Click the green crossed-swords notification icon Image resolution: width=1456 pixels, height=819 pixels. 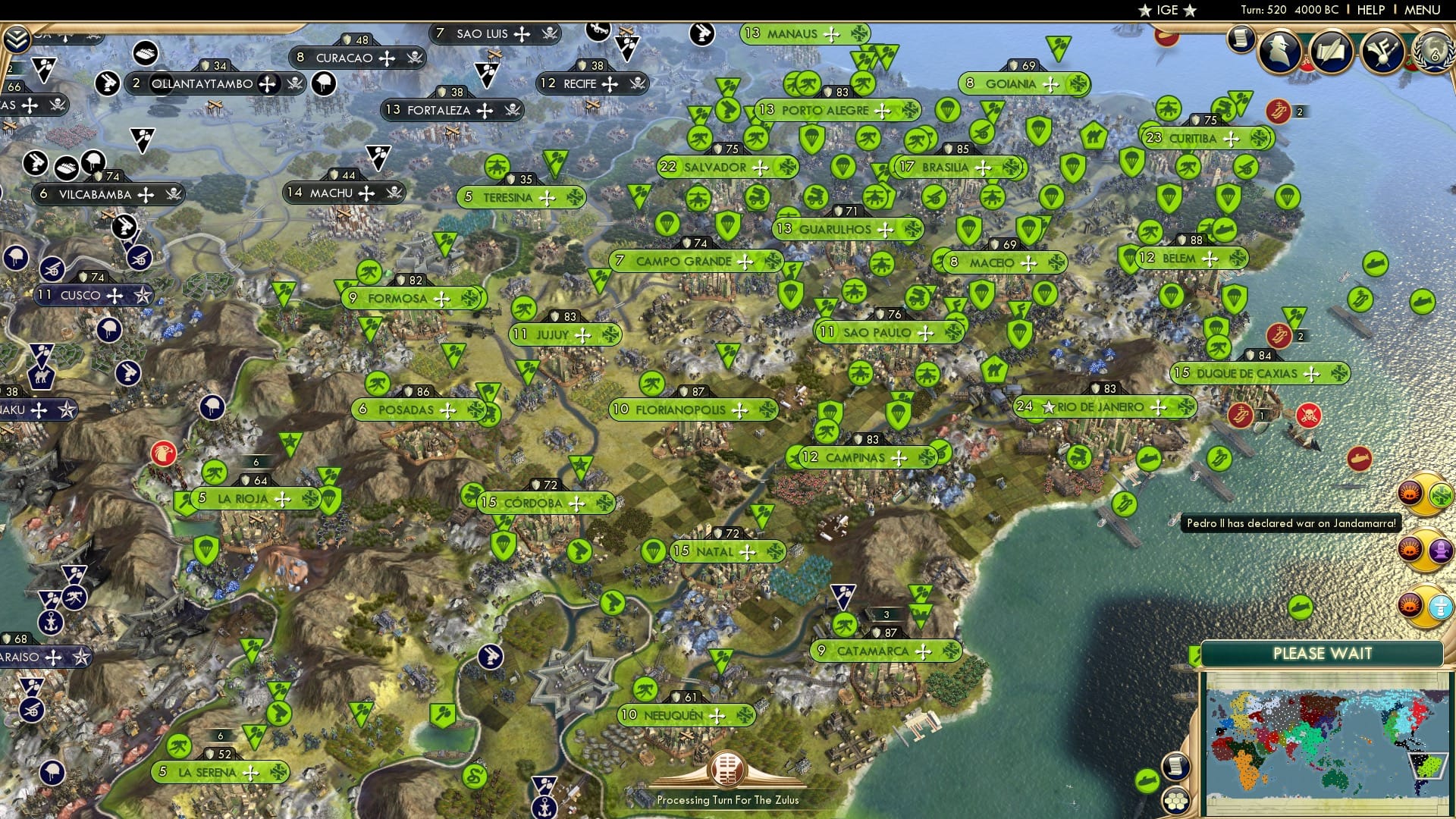[1439, 493]
